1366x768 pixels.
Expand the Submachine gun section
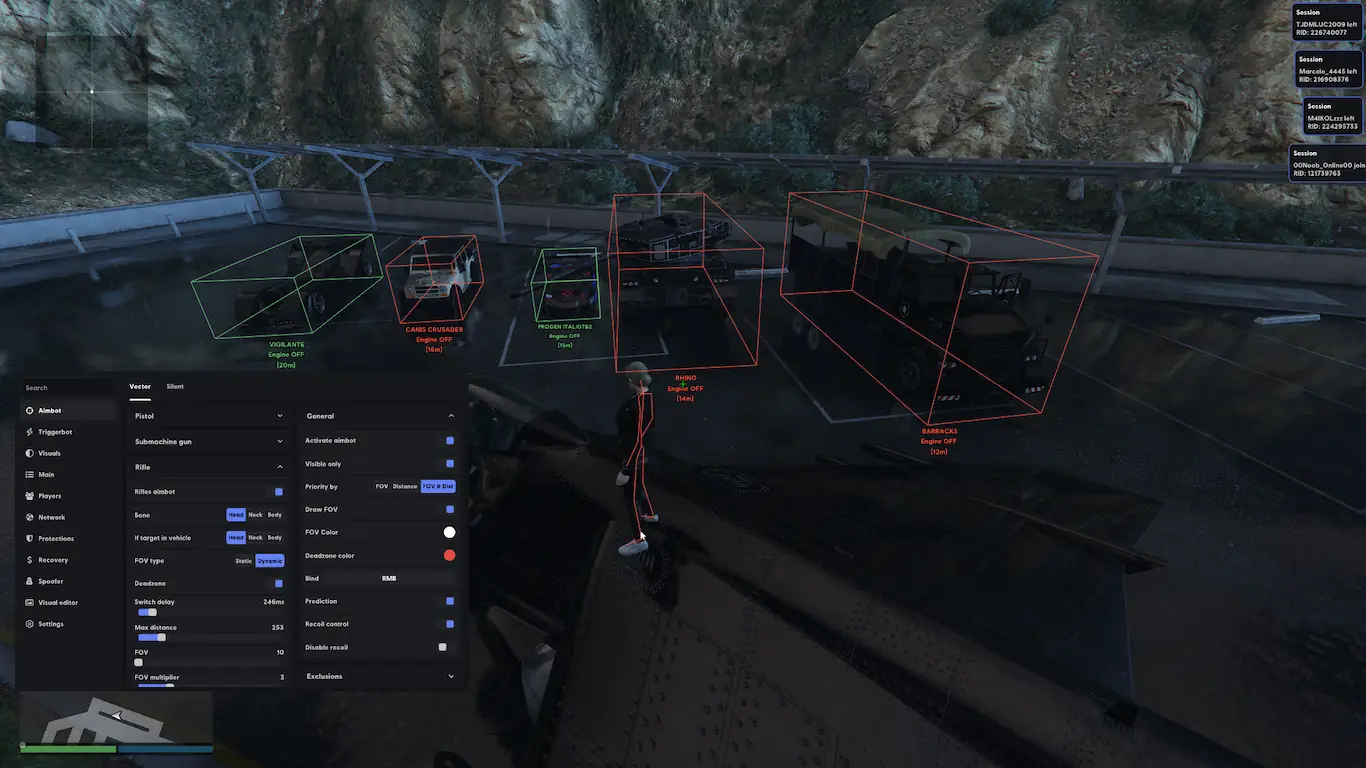tap(209, 440)
